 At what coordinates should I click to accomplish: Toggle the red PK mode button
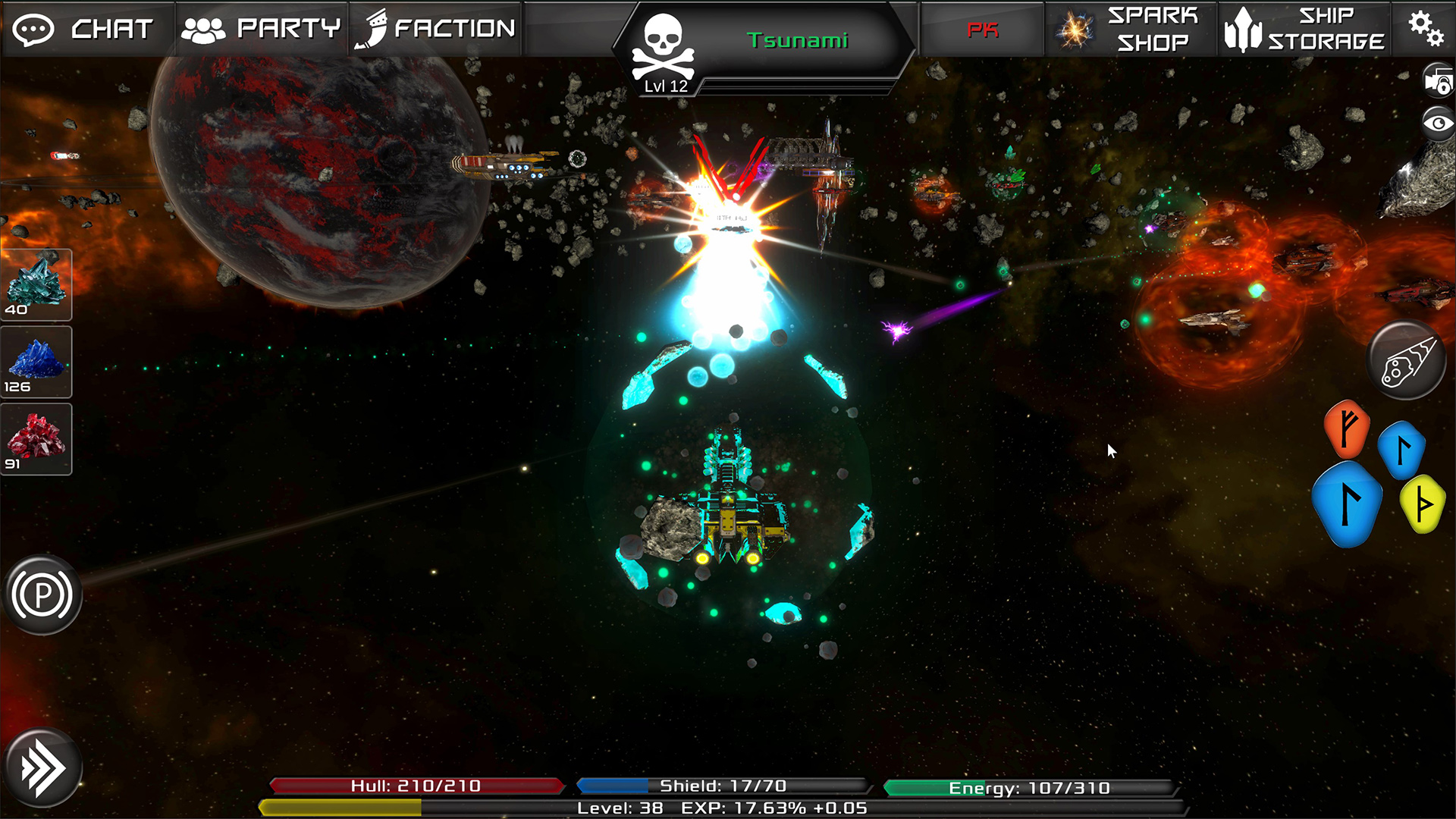[982, 30]
